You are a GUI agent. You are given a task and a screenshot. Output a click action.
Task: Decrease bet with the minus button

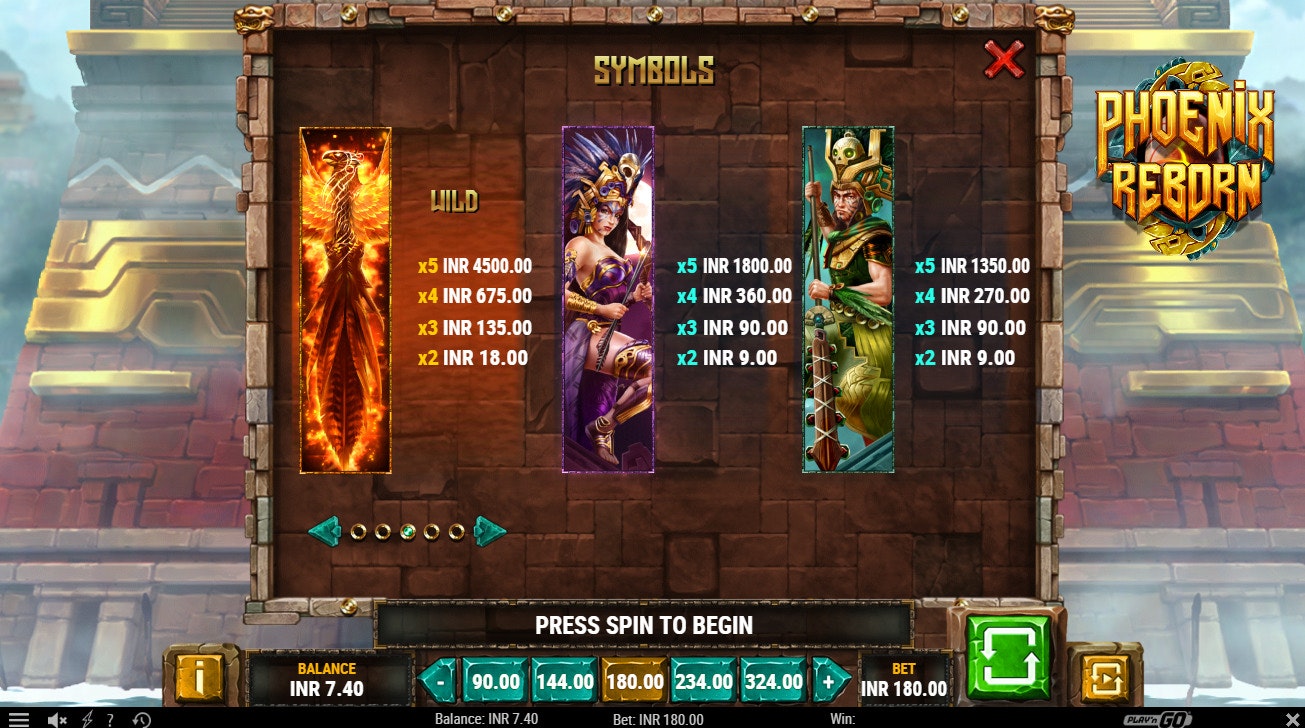click(438, 681)
